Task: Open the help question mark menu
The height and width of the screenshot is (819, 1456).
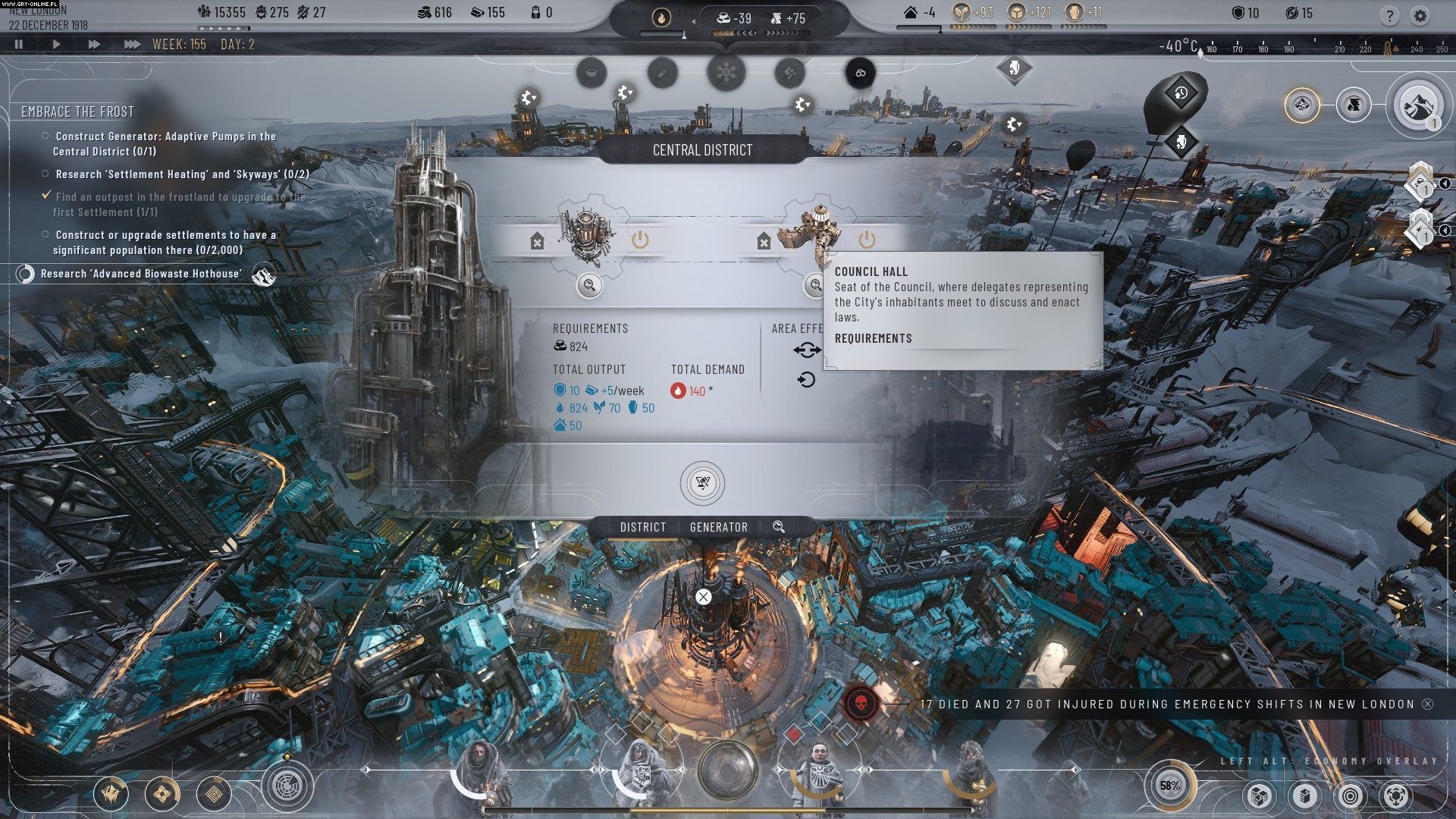Action: click(x=1389, y=15)
